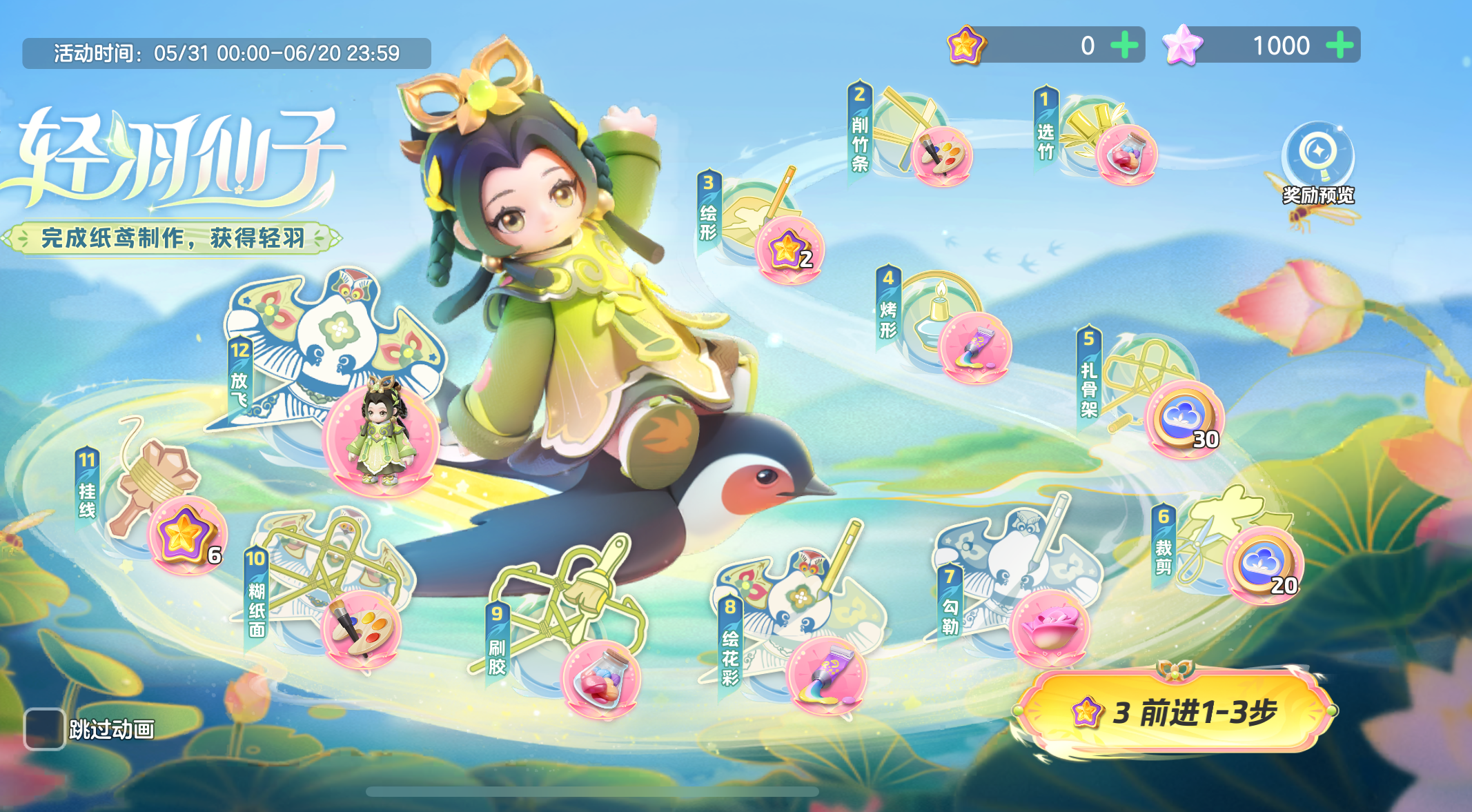Choose step 7 勾勒 pink flower reward
Image resolution: width=1472 pixels, height=812 pixels.
pyautogui.click(x=1050, y=627)
